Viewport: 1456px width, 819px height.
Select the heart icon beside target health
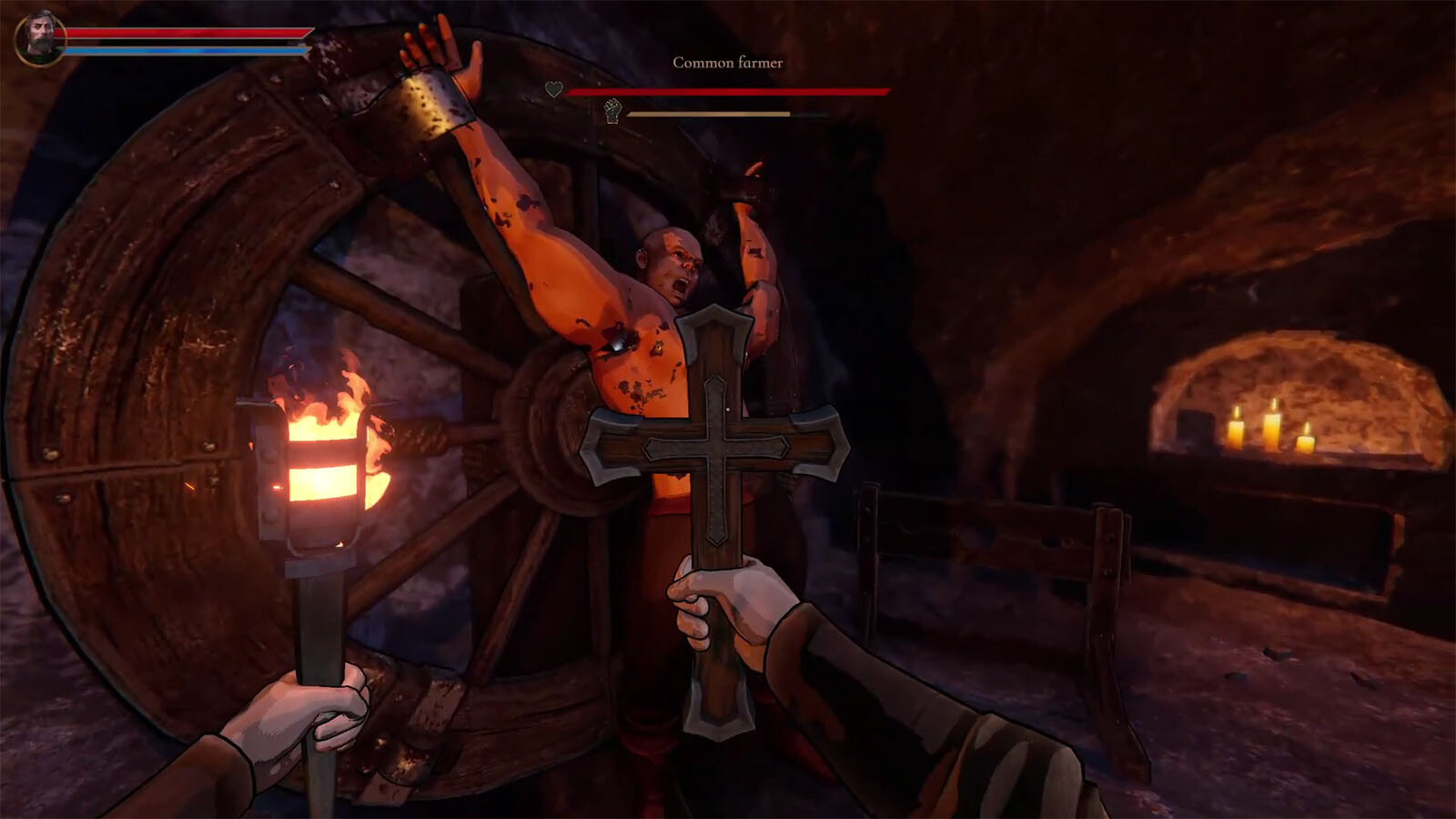point(553,89)
